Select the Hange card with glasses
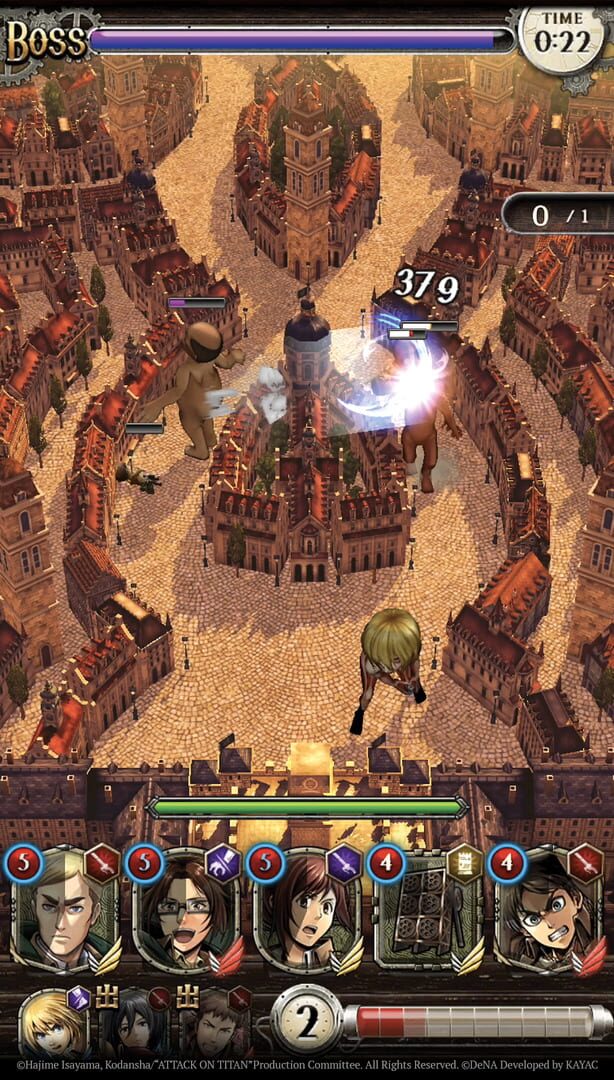 click(186, 912)
